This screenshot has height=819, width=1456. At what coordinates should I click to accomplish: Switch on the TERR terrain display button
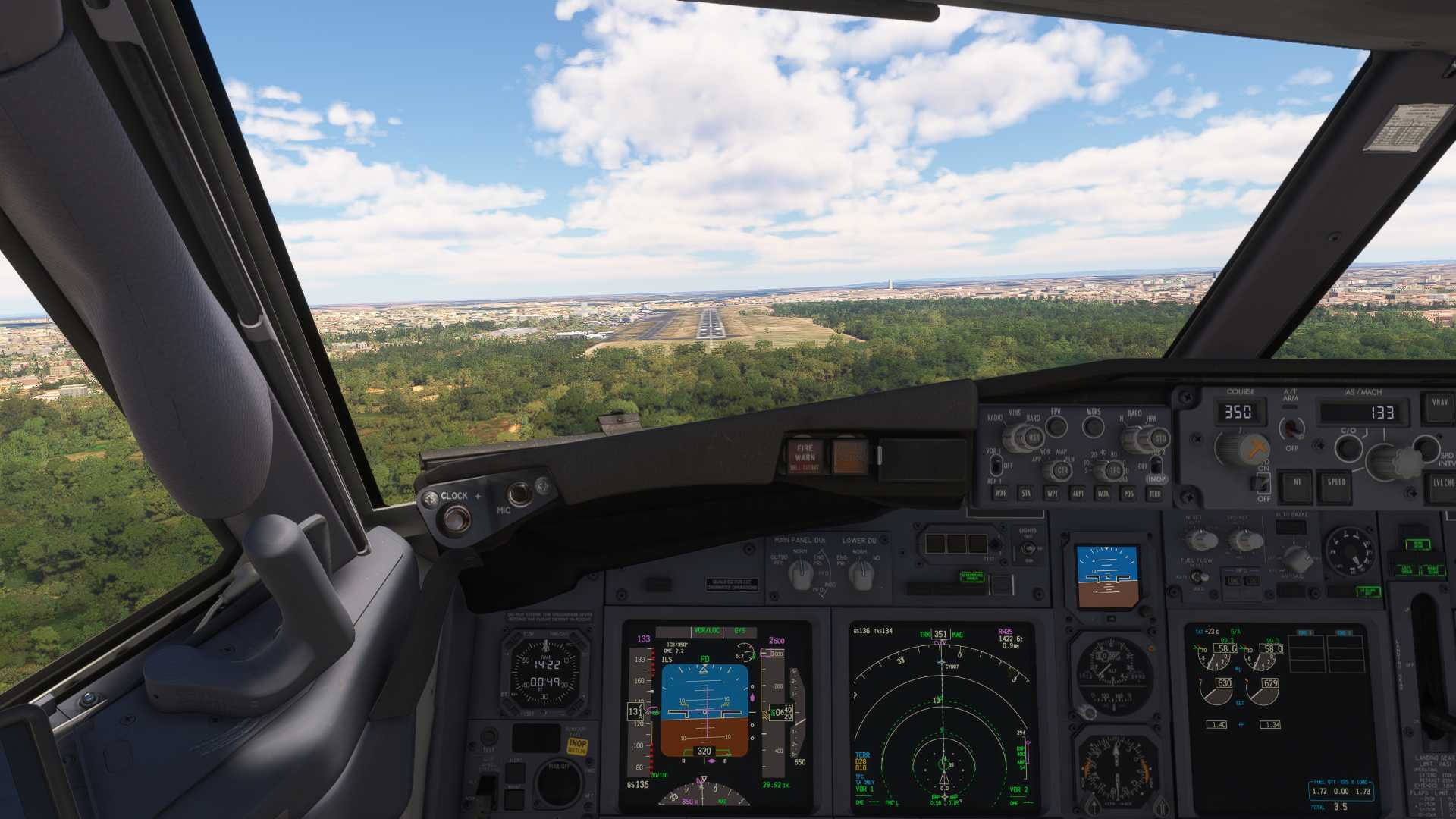tap(1155, 494)
